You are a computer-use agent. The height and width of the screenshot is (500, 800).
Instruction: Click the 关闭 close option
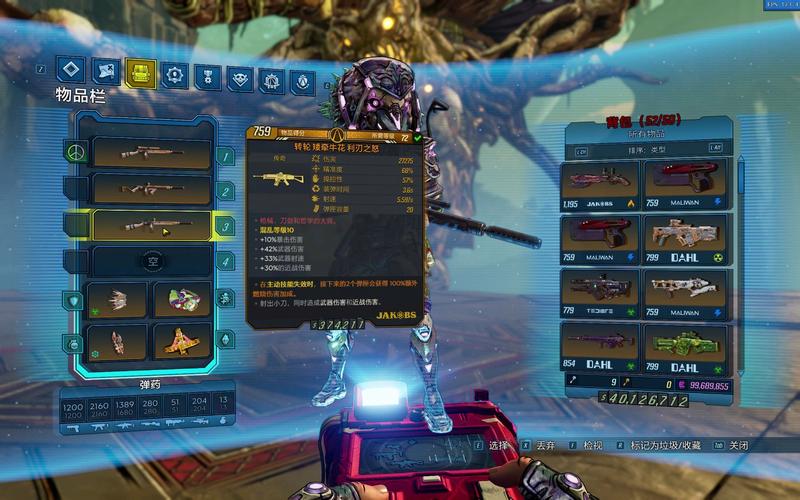coord(739,445)
